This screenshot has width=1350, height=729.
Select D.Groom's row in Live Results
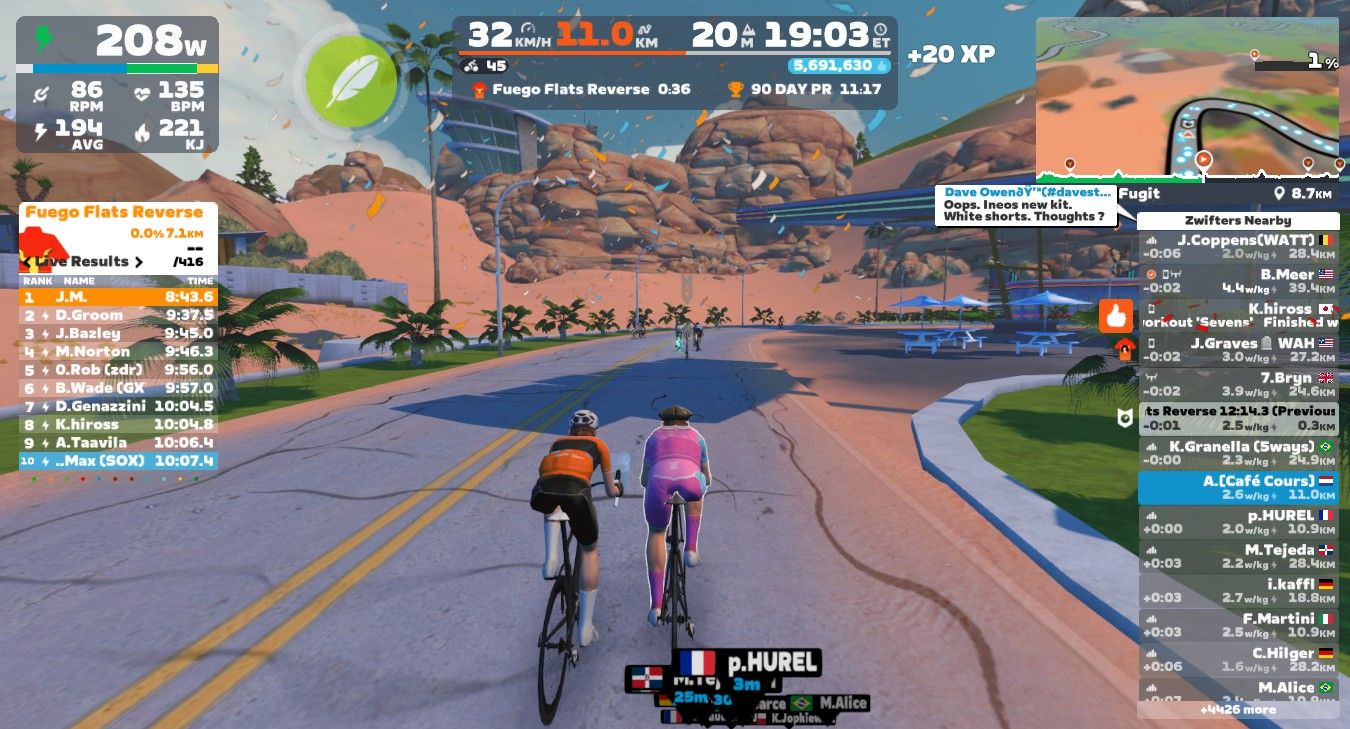(x=118, y=315)
